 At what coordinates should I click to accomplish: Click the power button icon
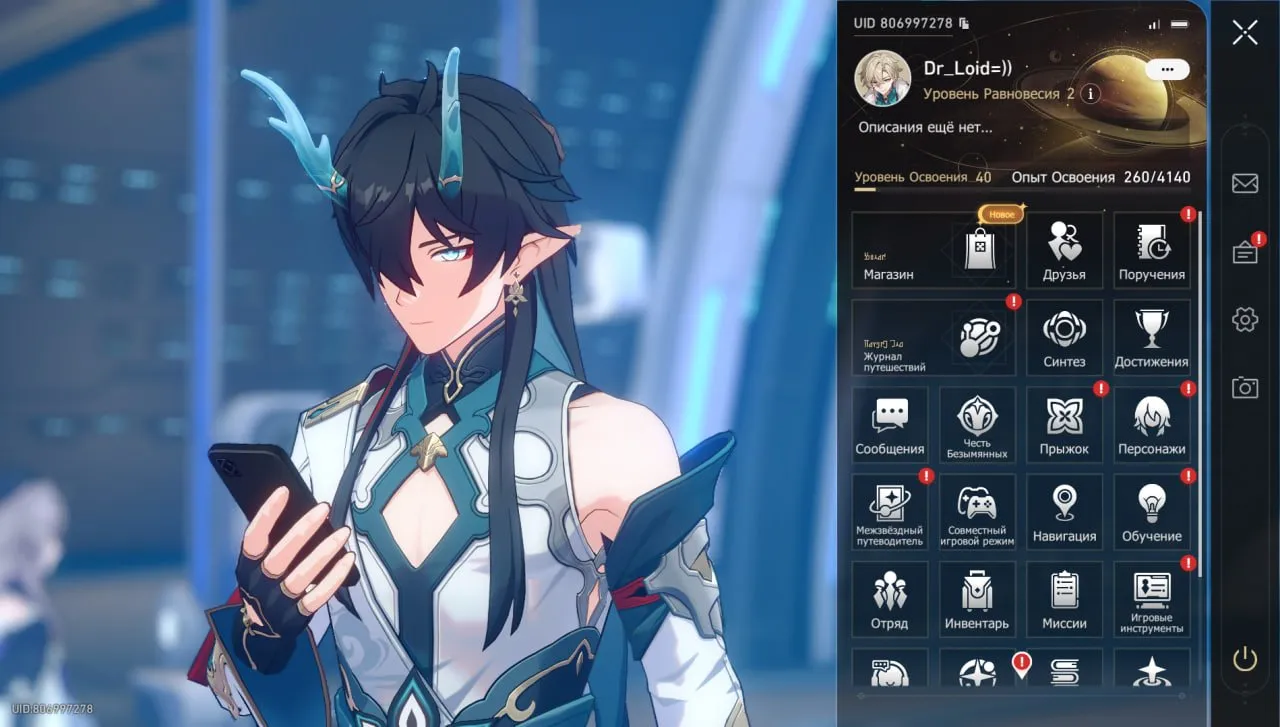(1245, 658)
